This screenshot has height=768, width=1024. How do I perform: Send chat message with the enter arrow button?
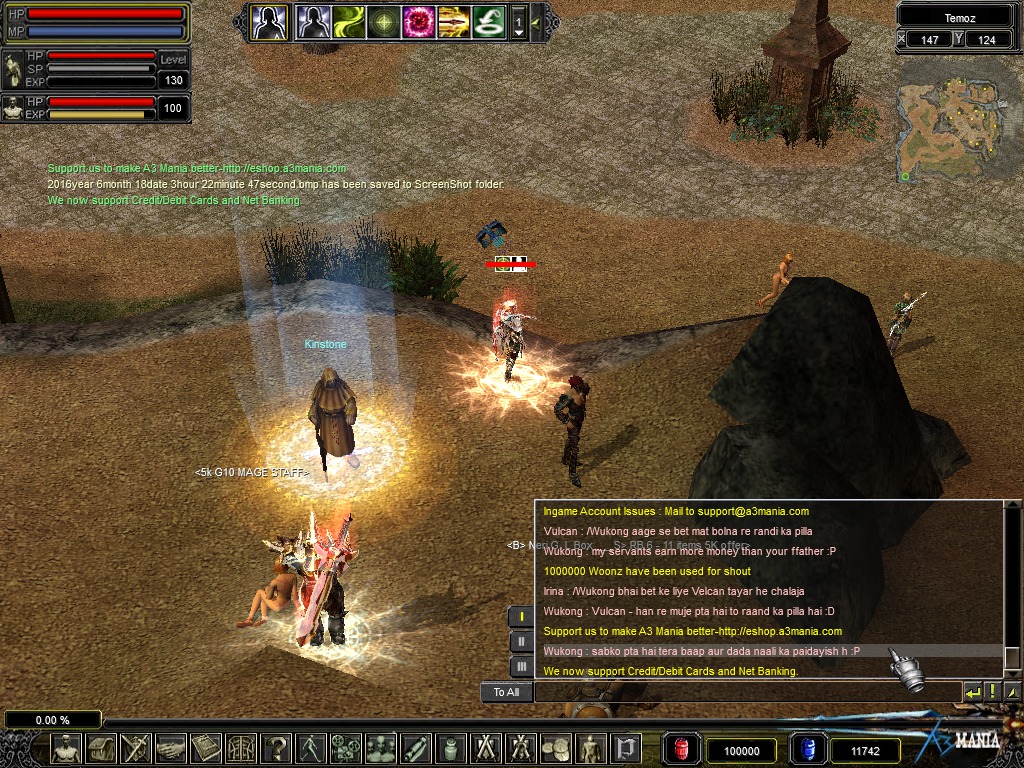pyautogui.click(x=972, y=692)
